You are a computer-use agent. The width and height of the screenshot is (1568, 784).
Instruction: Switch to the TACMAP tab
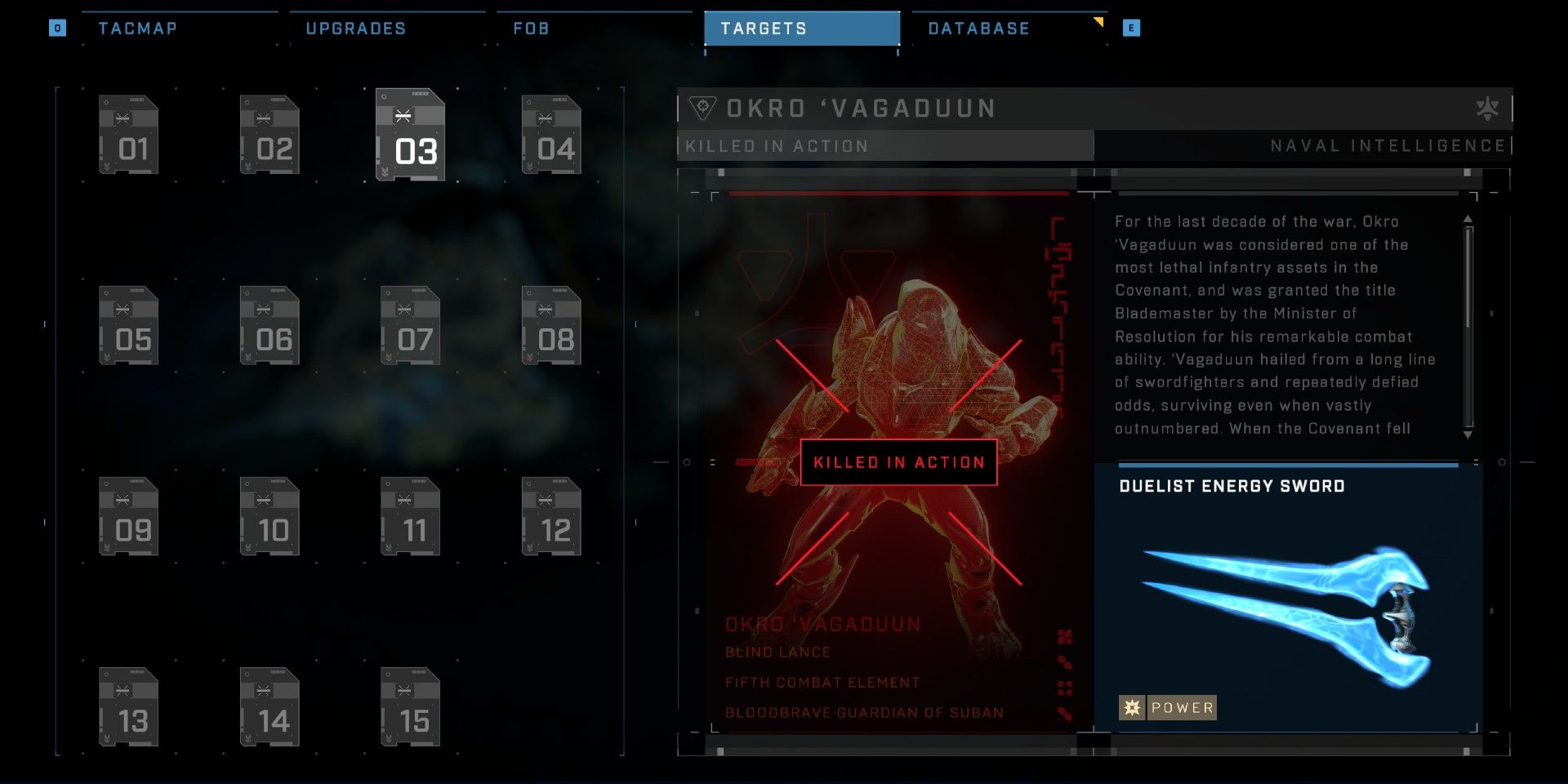tap(137, 29)
